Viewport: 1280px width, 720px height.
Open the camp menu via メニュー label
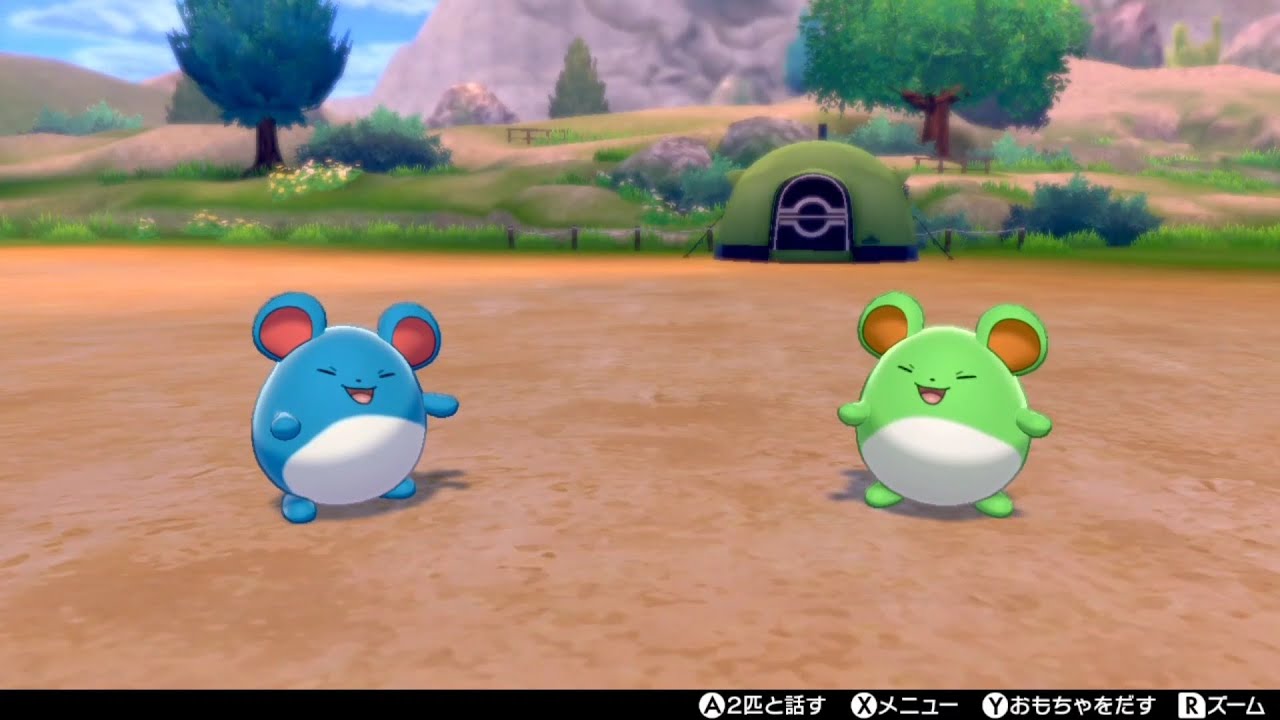pyautogui.click(x=916, y=703)
